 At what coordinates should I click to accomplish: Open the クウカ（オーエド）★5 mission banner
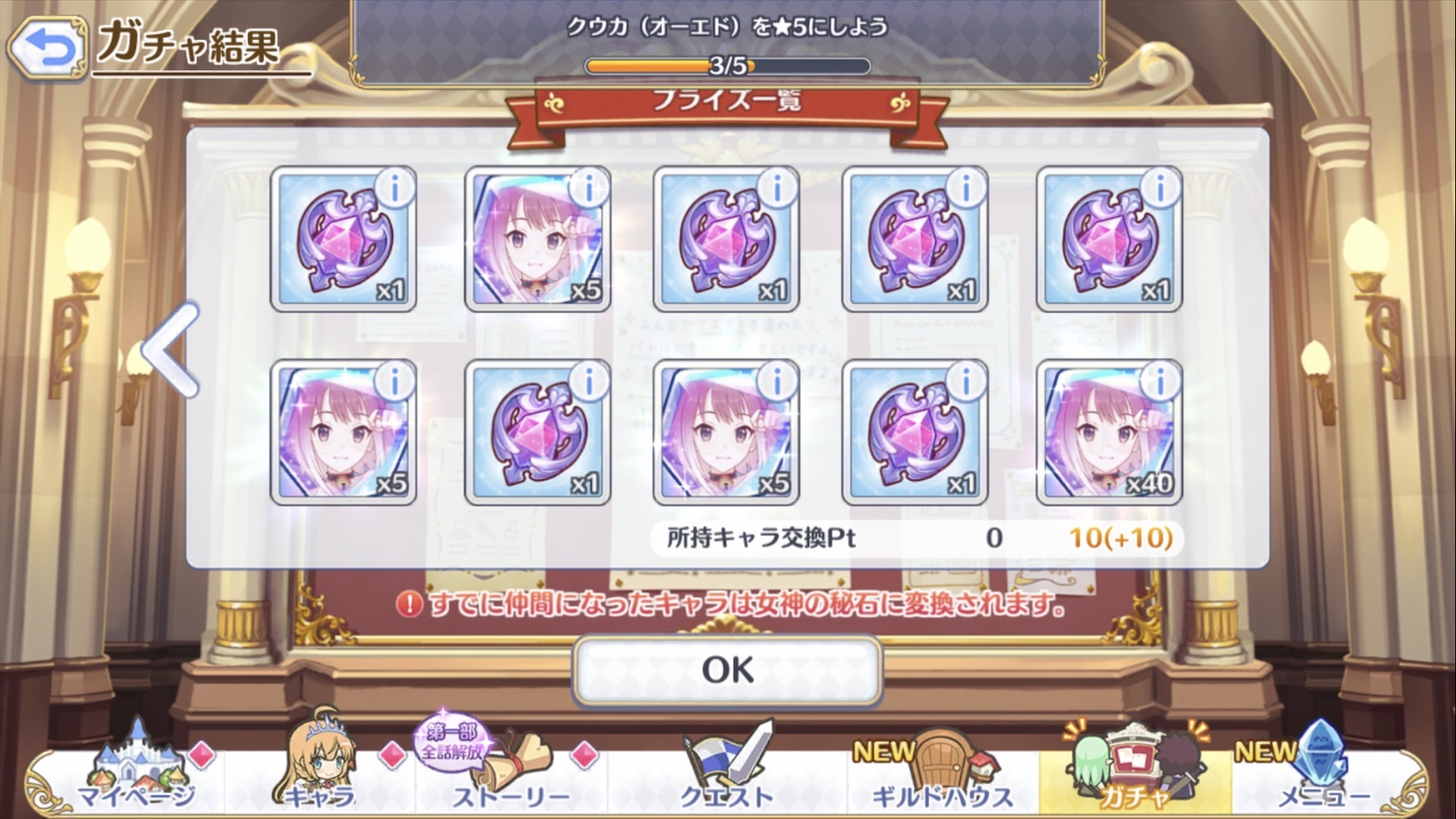pyautogui.click(x=728, y=26)
